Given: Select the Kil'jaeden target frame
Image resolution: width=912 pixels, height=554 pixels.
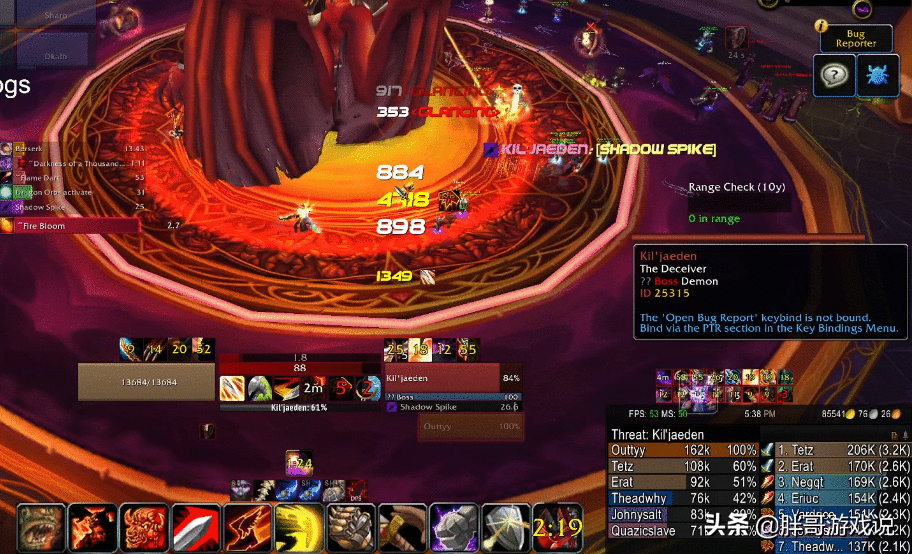Looking at the screenshot, I should coord(442,379).
